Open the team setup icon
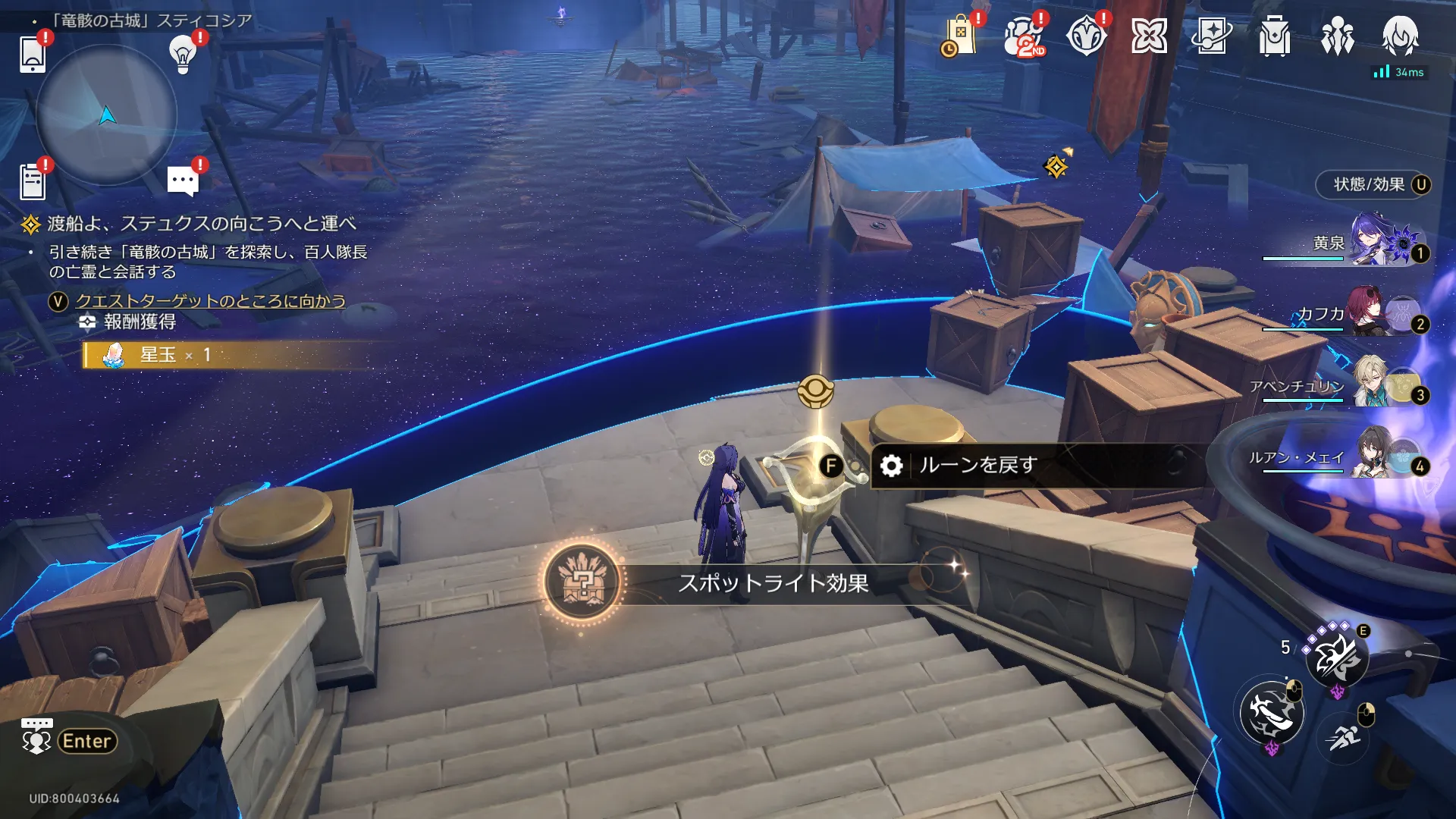This screenshot has height=819, width=1456. (1338, 36)
